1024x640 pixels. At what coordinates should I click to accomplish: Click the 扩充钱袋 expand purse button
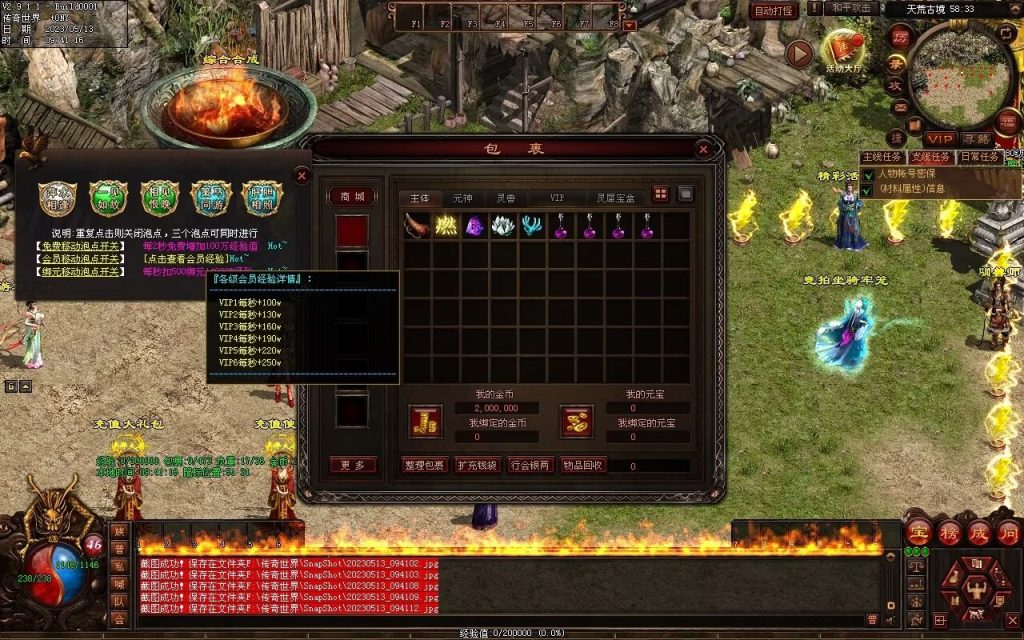tap(476, 465)
